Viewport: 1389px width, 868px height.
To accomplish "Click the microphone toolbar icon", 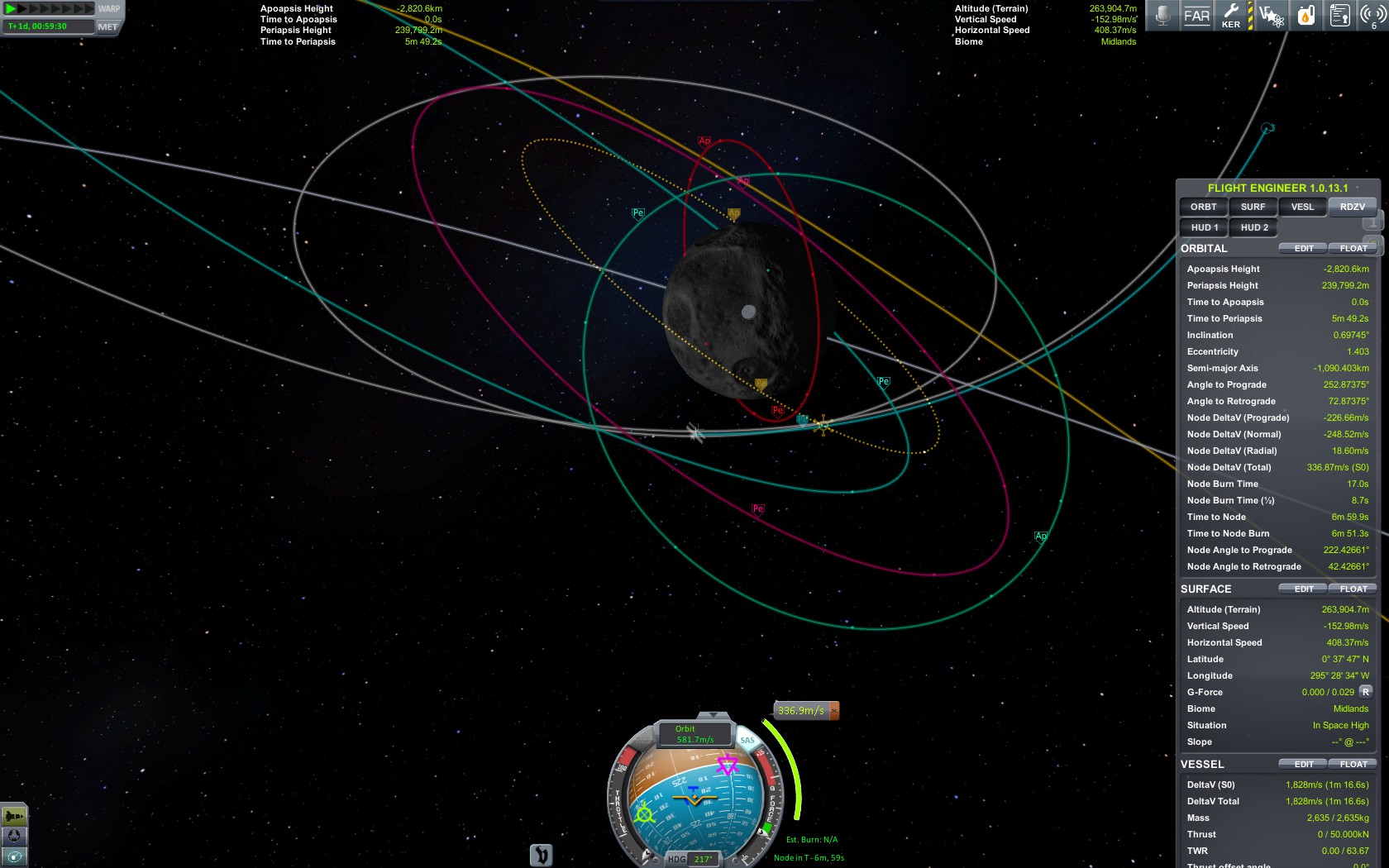I will [x=1162, y=16].
